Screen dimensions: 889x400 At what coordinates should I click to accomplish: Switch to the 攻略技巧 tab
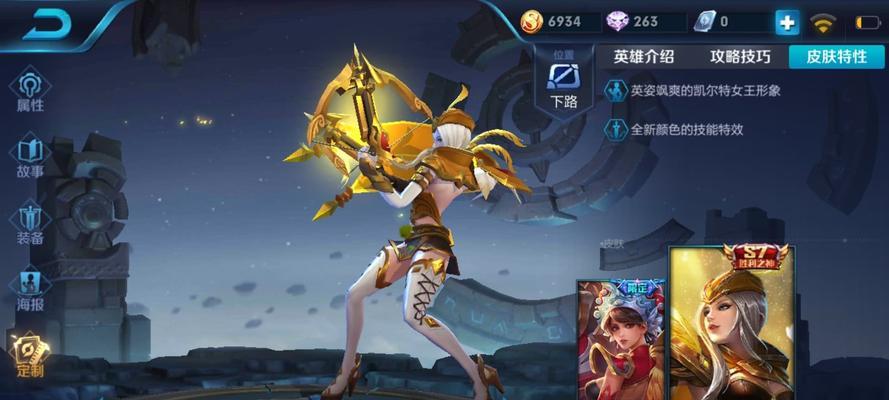click(x=740, y=57)
